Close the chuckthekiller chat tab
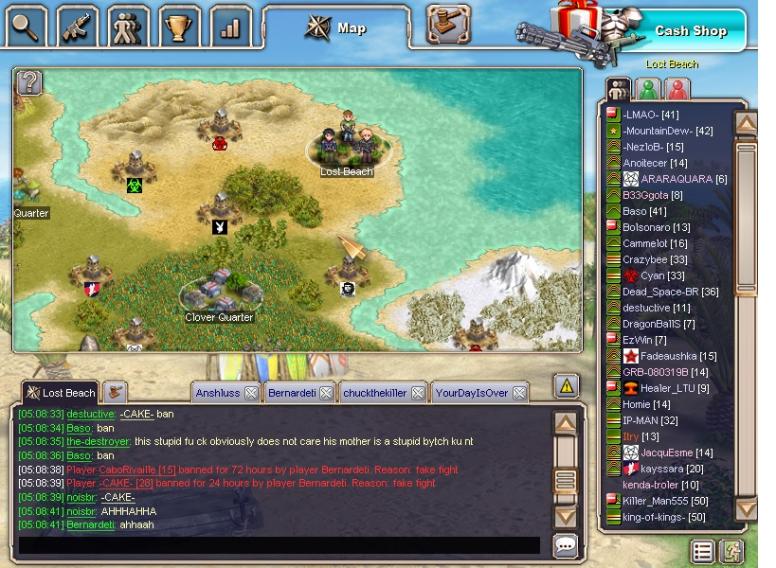The width and height of the screenshot is (776, 568). click(x=417, y=393)
